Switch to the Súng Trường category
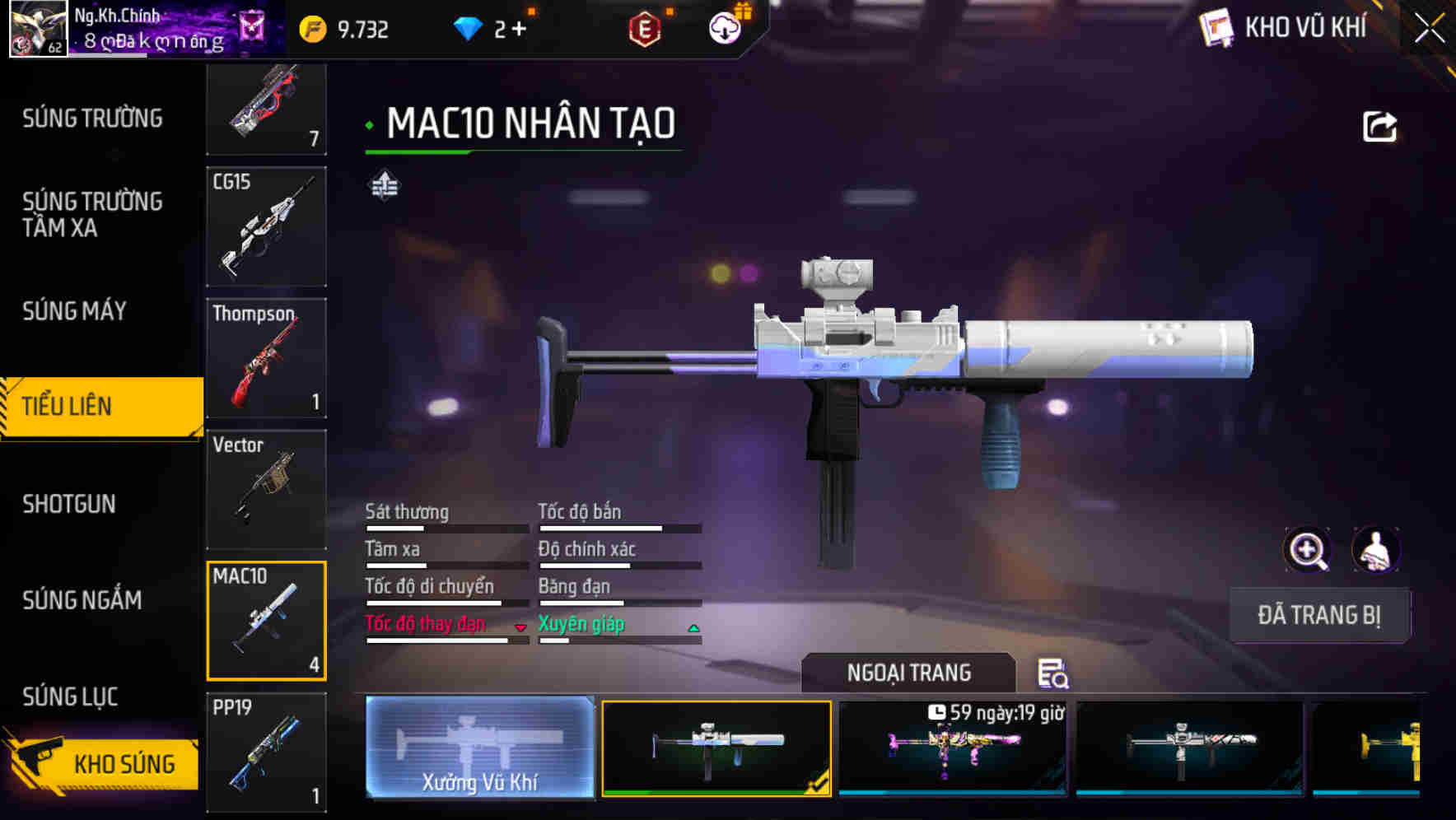The height and width of the screenshot is (820, 1456). pos(92,119)
